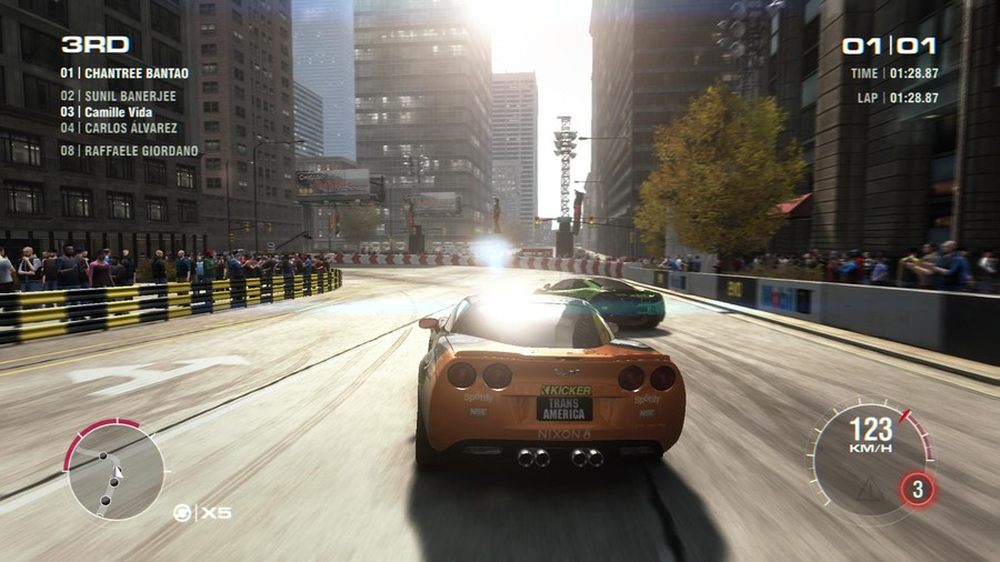Select Chantree Bantao in the standings
Screen dimensions: 1000x562
pyautogui.click(x=124, y=73)
